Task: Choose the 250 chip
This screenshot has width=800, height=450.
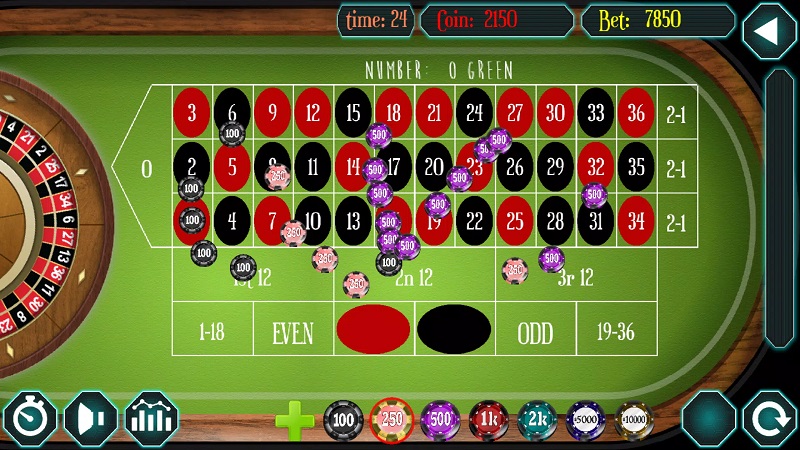Action: 392,419
